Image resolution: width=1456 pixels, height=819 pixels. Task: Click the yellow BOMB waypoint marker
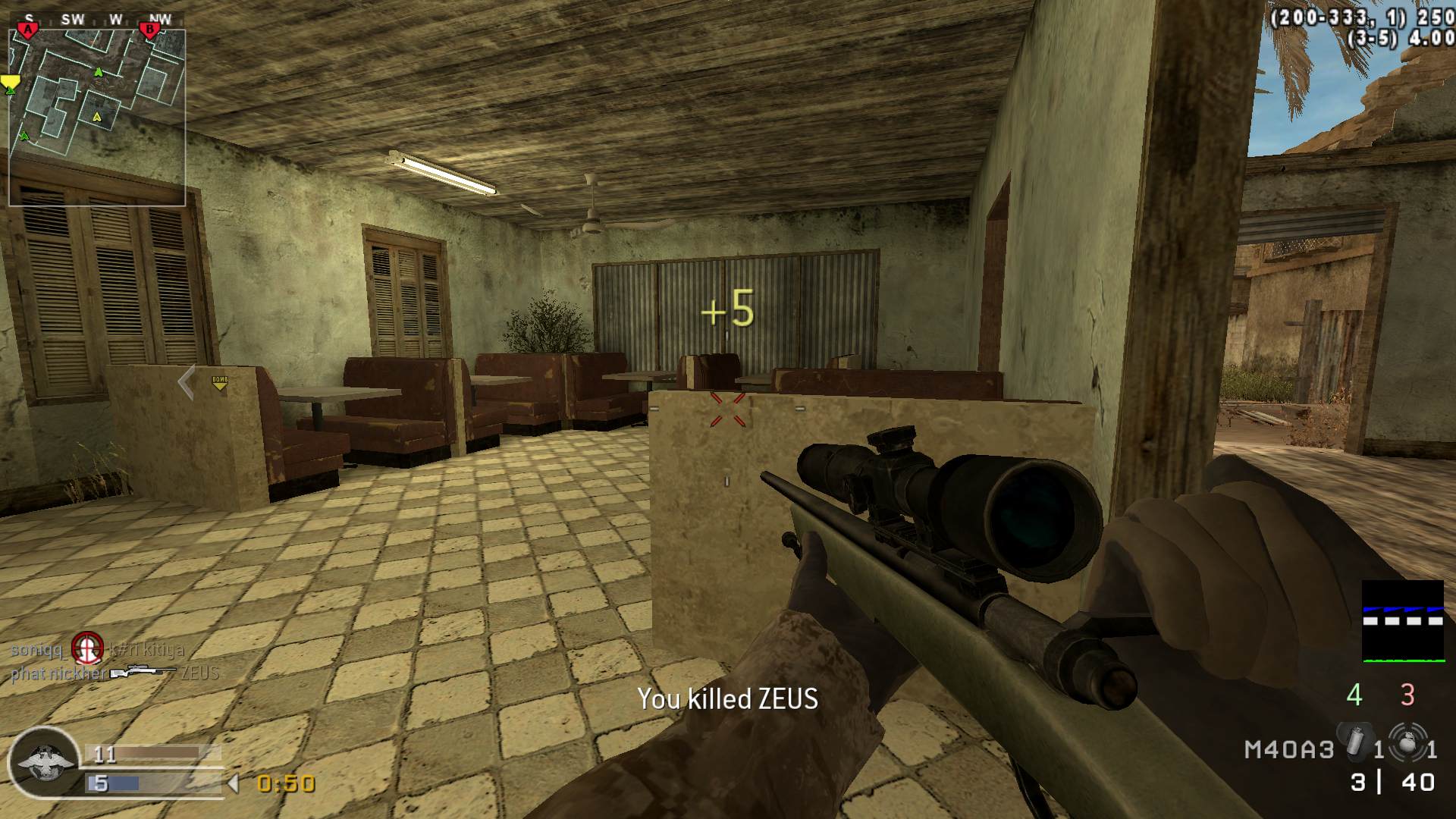pyautogui.click(x=220, y=383)
